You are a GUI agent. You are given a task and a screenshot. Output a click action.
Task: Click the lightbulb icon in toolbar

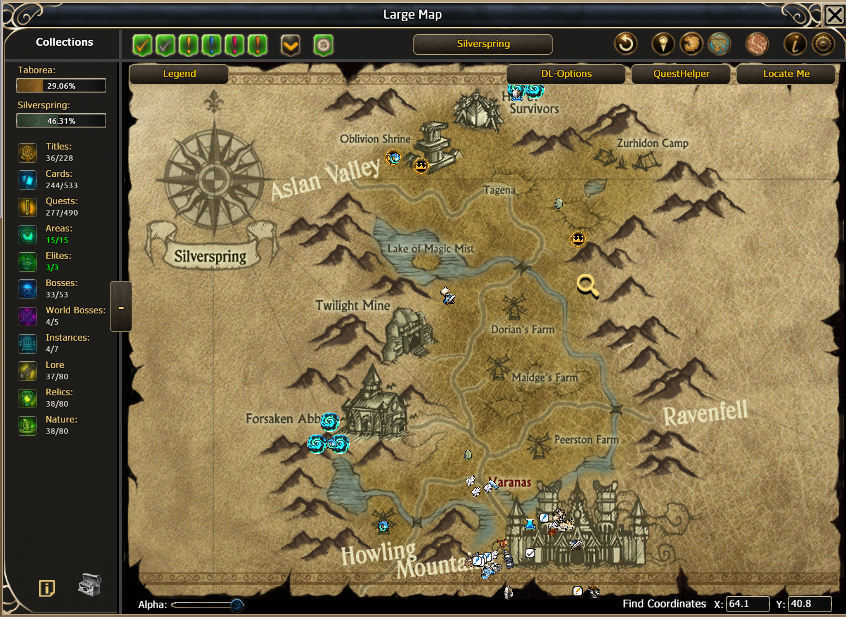pos(662,44)
